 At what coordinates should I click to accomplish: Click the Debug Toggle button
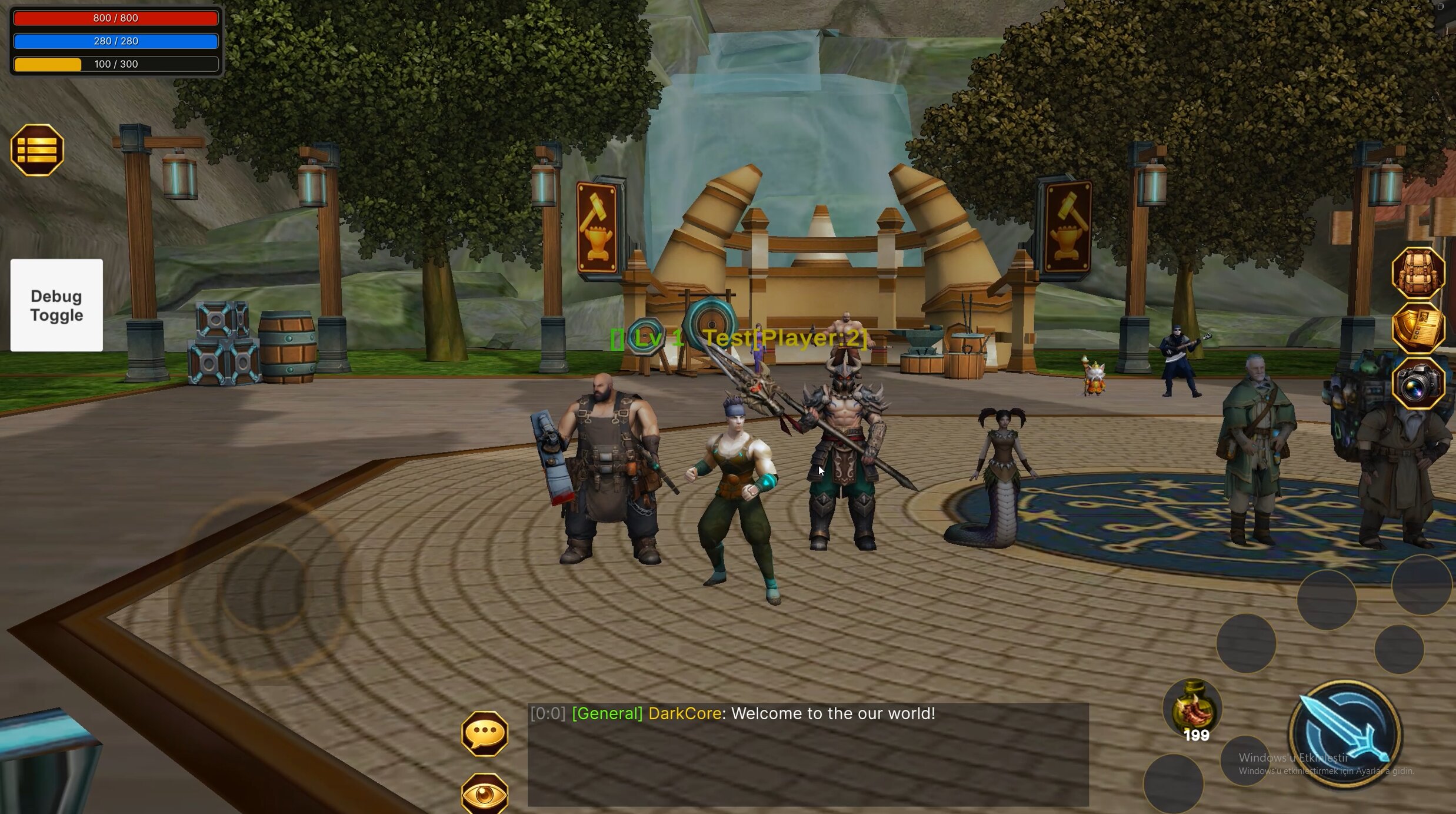point(56,305)
